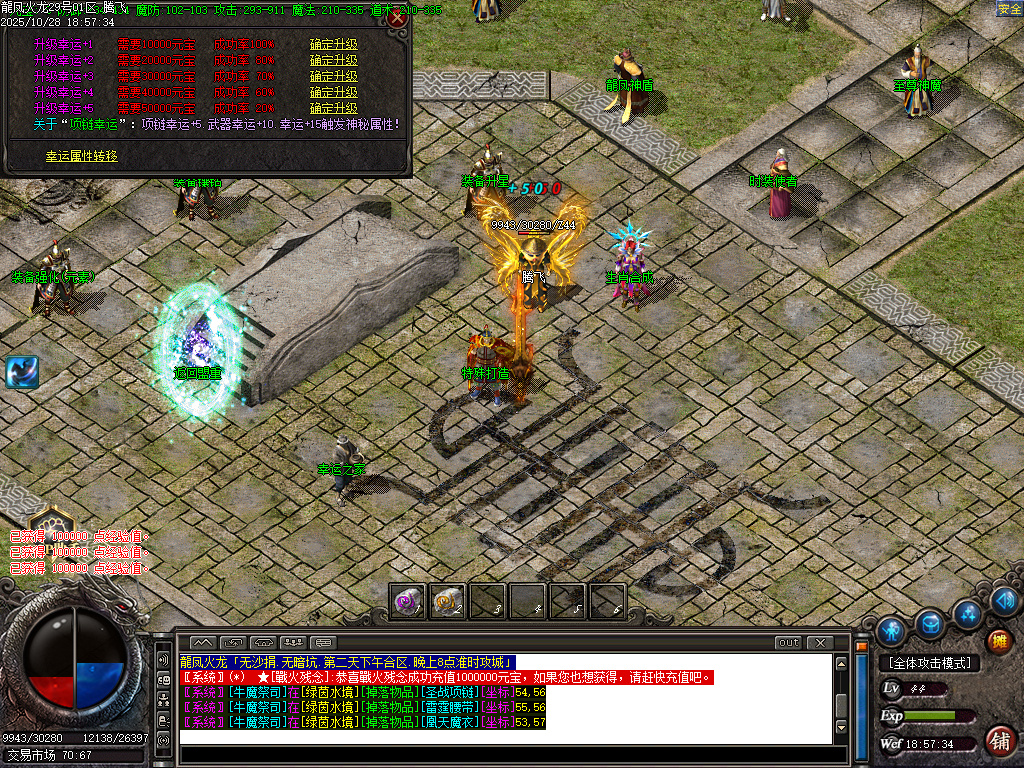Open the bag inventory icon

click(x=930, y=623)
